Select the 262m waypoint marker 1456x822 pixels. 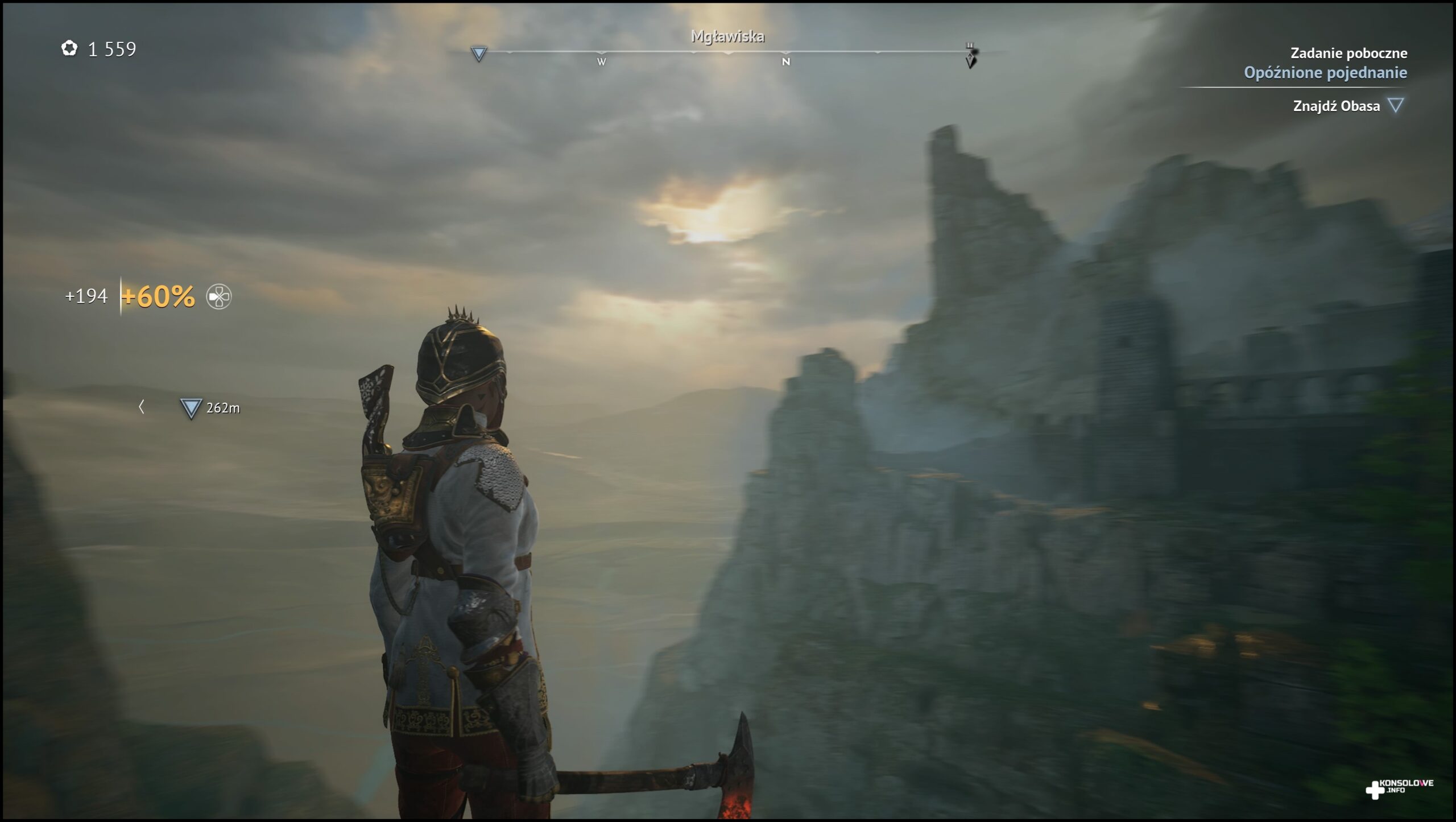pos(191,408)
